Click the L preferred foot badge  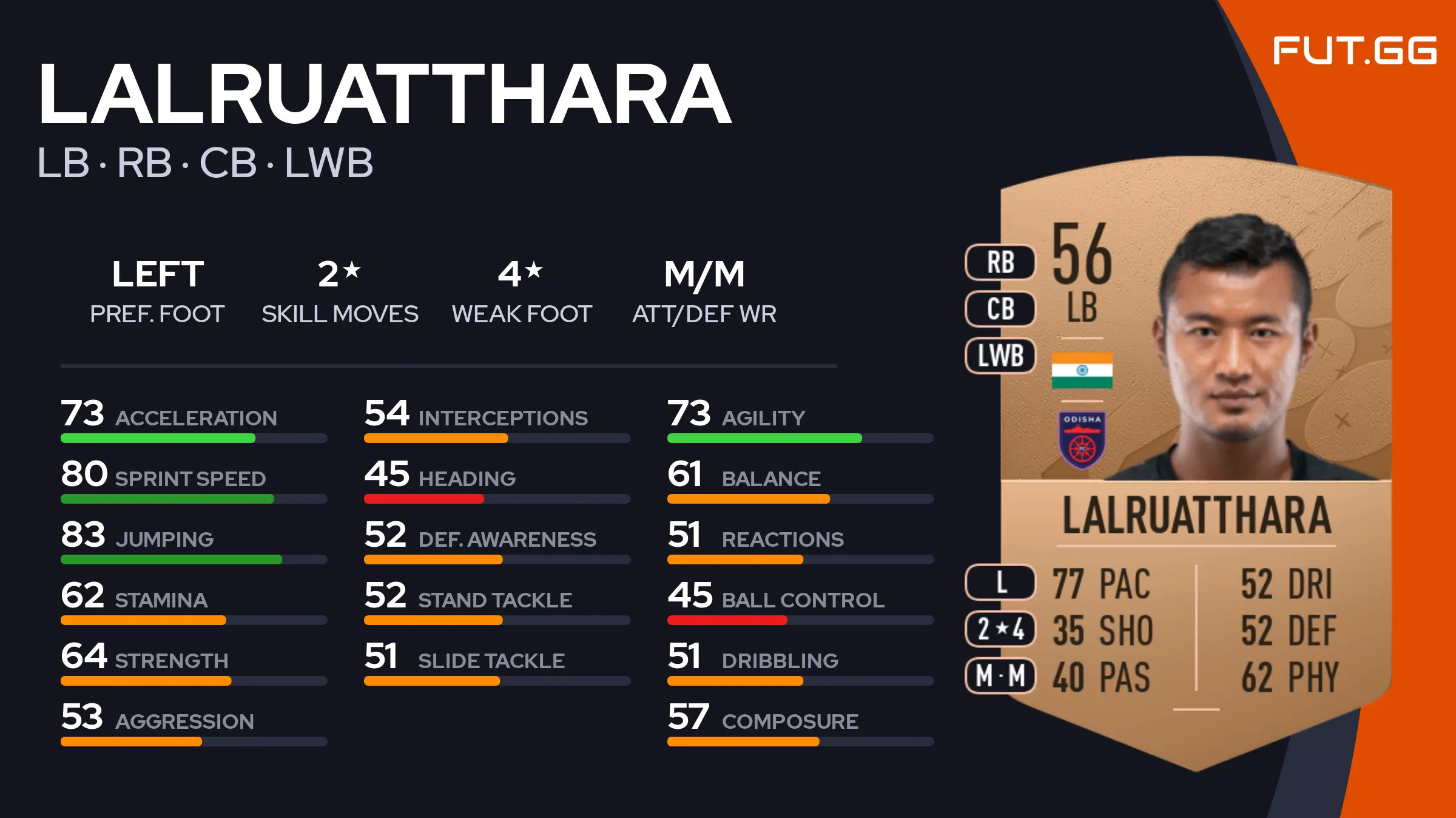[x=1000, y=583]
